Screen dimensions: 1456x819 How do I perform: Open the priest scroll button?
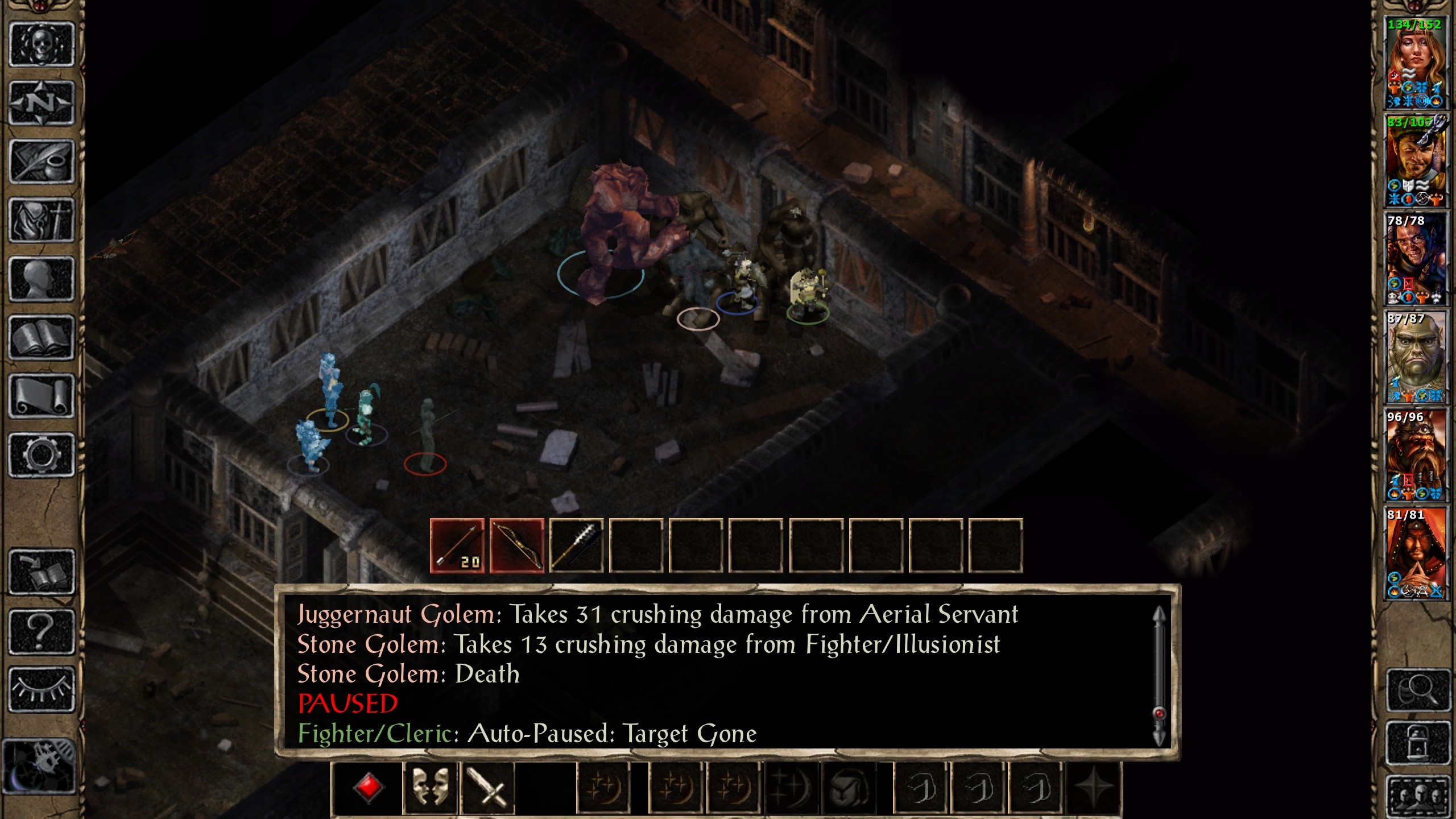tap(42, 396)
